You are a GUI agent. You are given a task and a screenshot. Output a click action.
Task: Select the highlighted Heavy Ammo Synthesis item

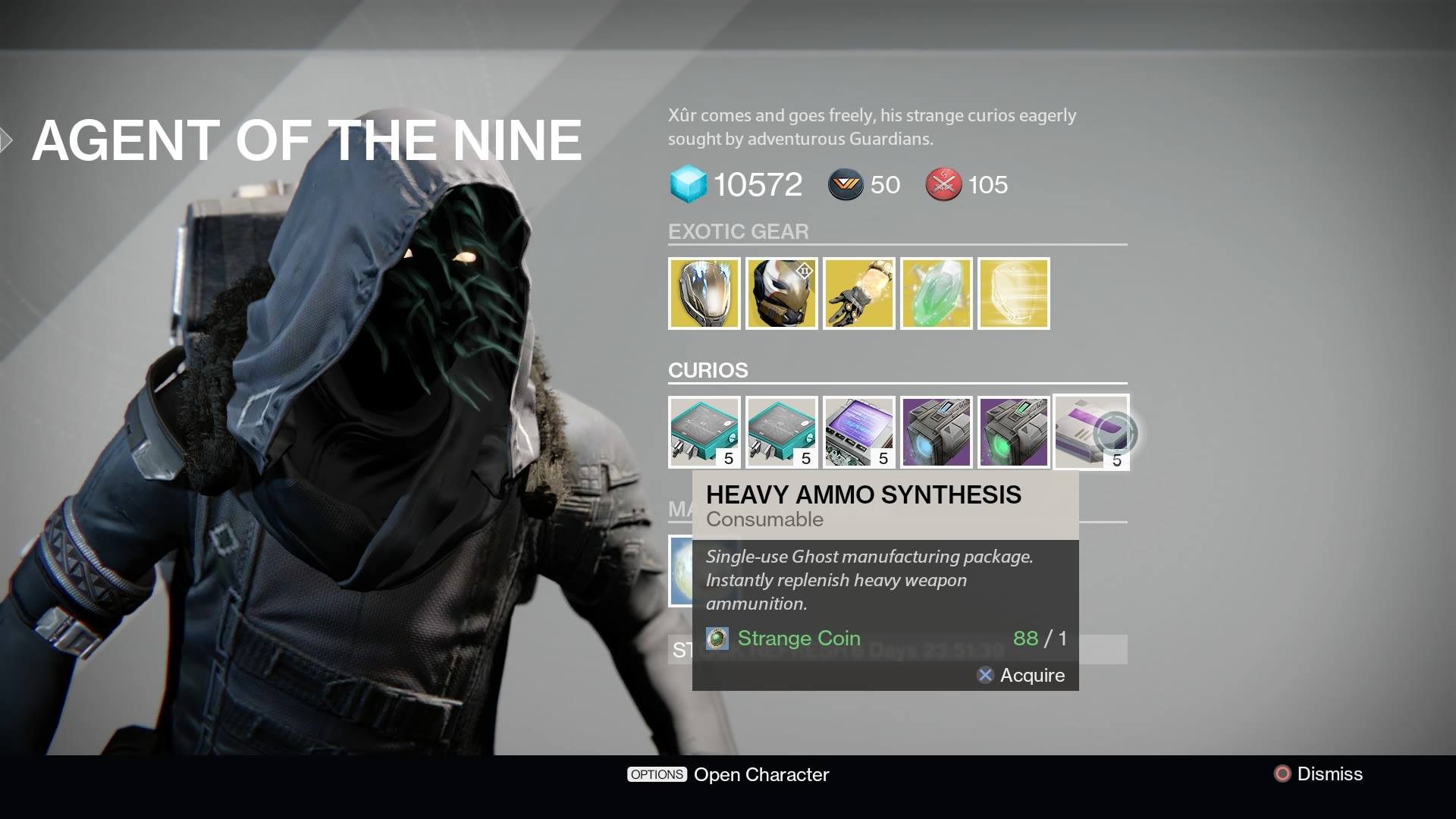point(1091,432)
